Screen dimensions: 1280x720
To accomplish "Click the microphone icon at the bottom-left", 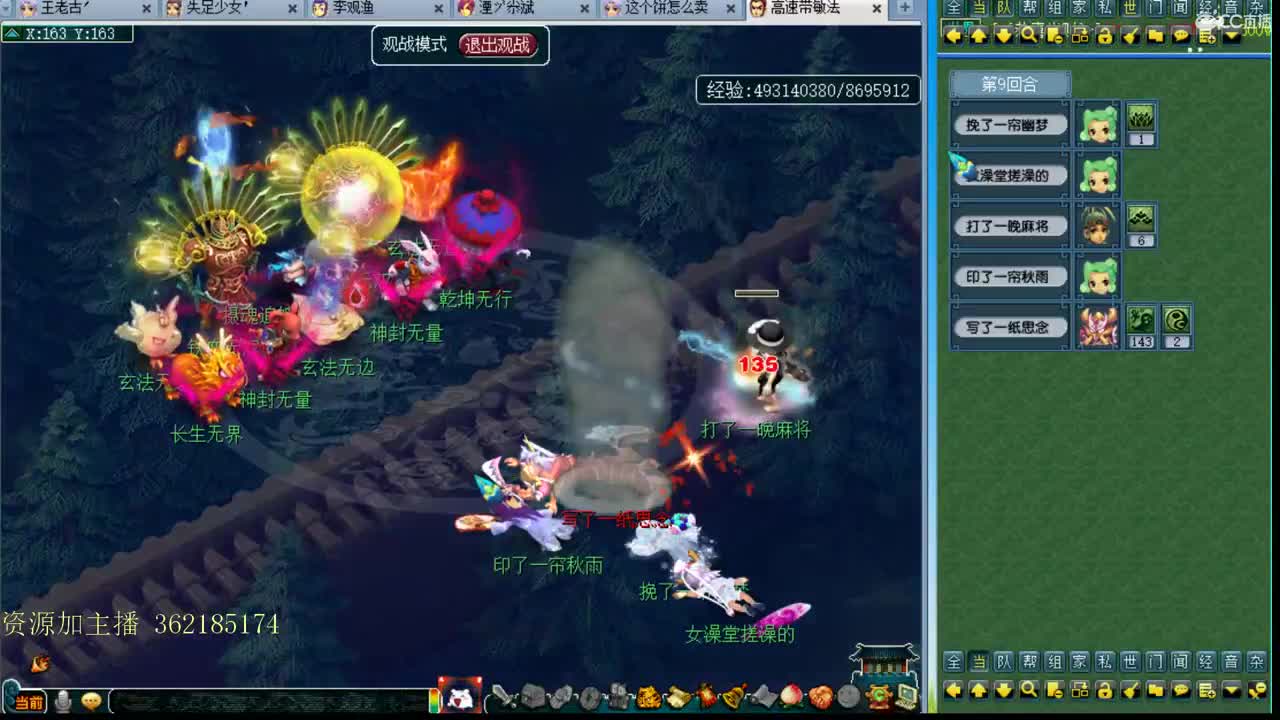I will click(x=63, y=701).
